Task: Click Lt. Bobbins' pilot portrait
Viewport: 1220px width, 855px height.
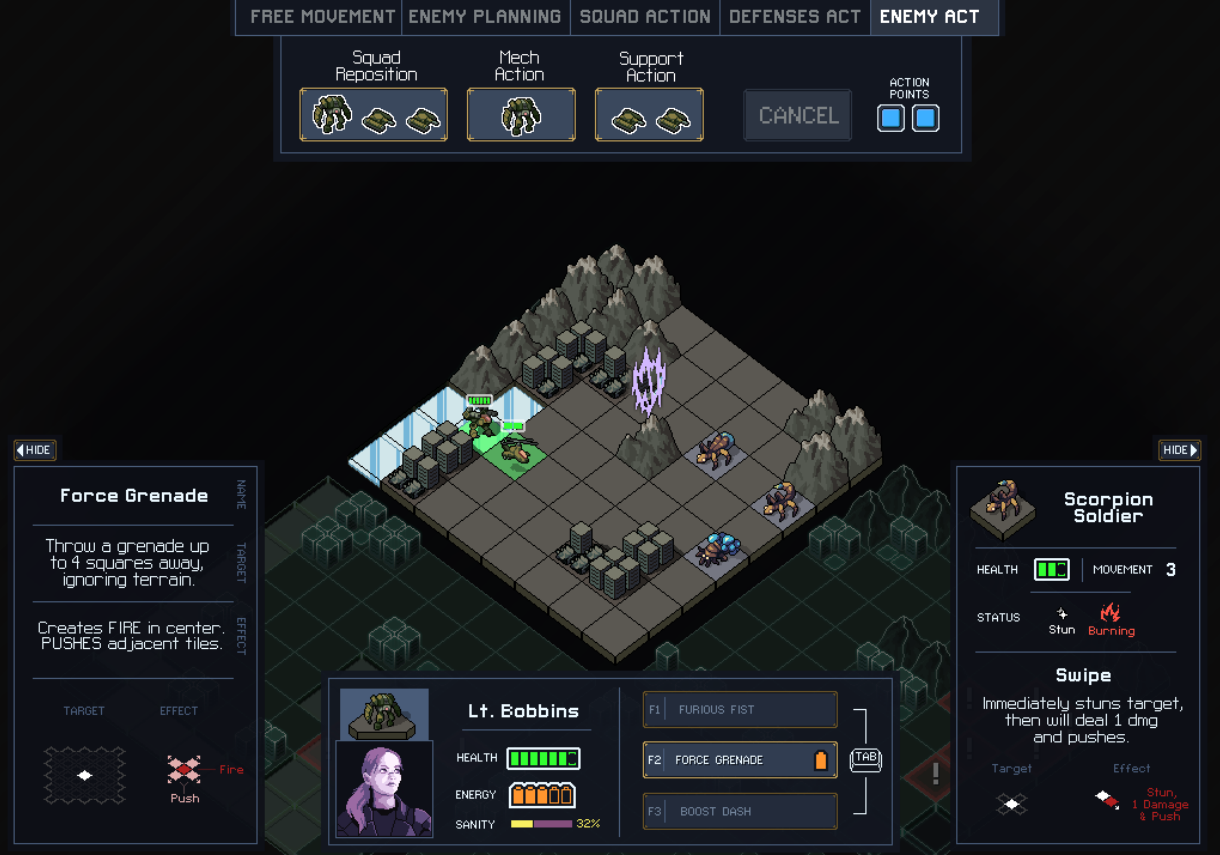Action: pos(384,788)
